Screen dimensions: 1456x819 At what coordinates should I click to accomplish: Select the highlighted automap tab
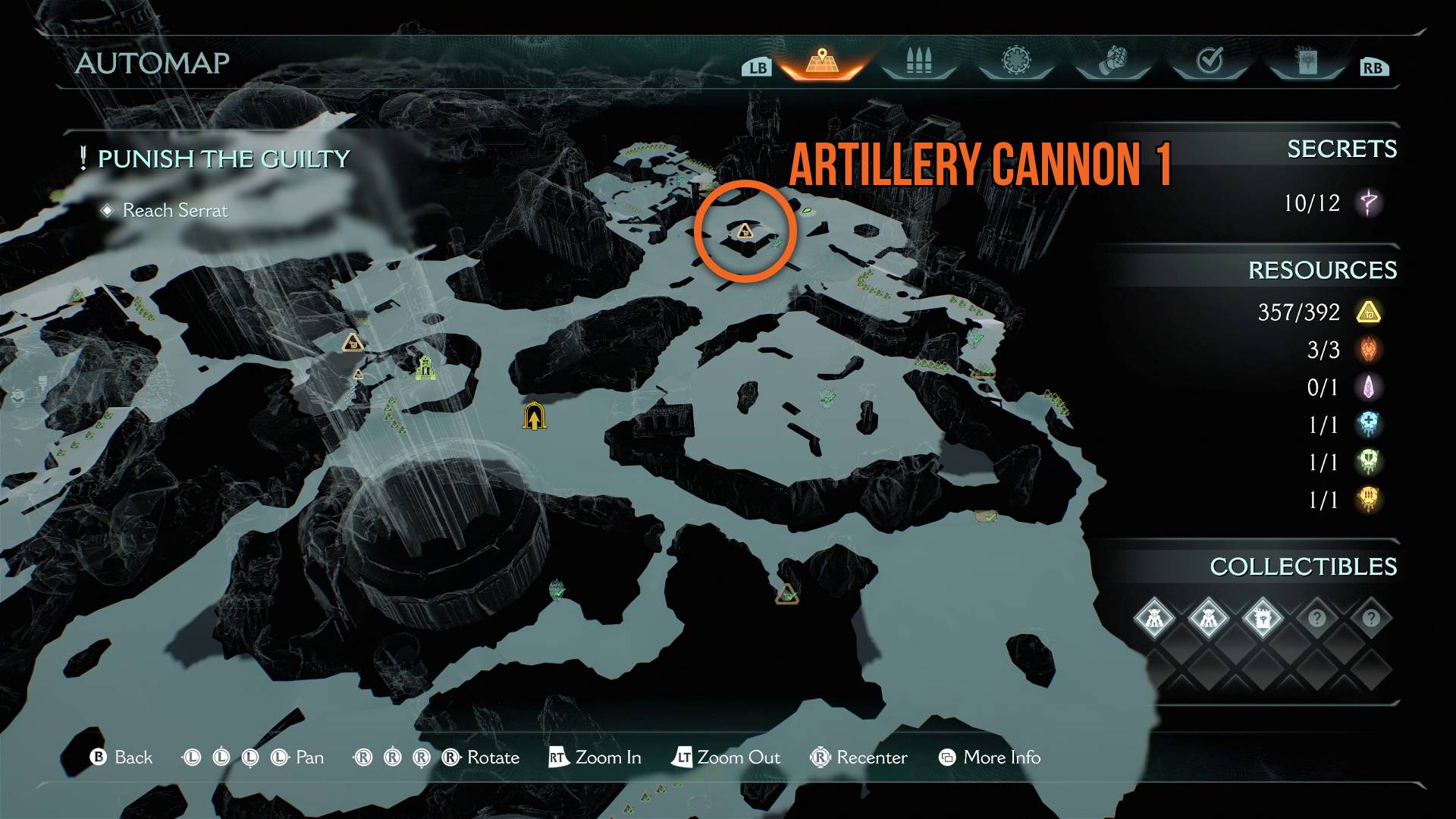[x=821, y=61]
